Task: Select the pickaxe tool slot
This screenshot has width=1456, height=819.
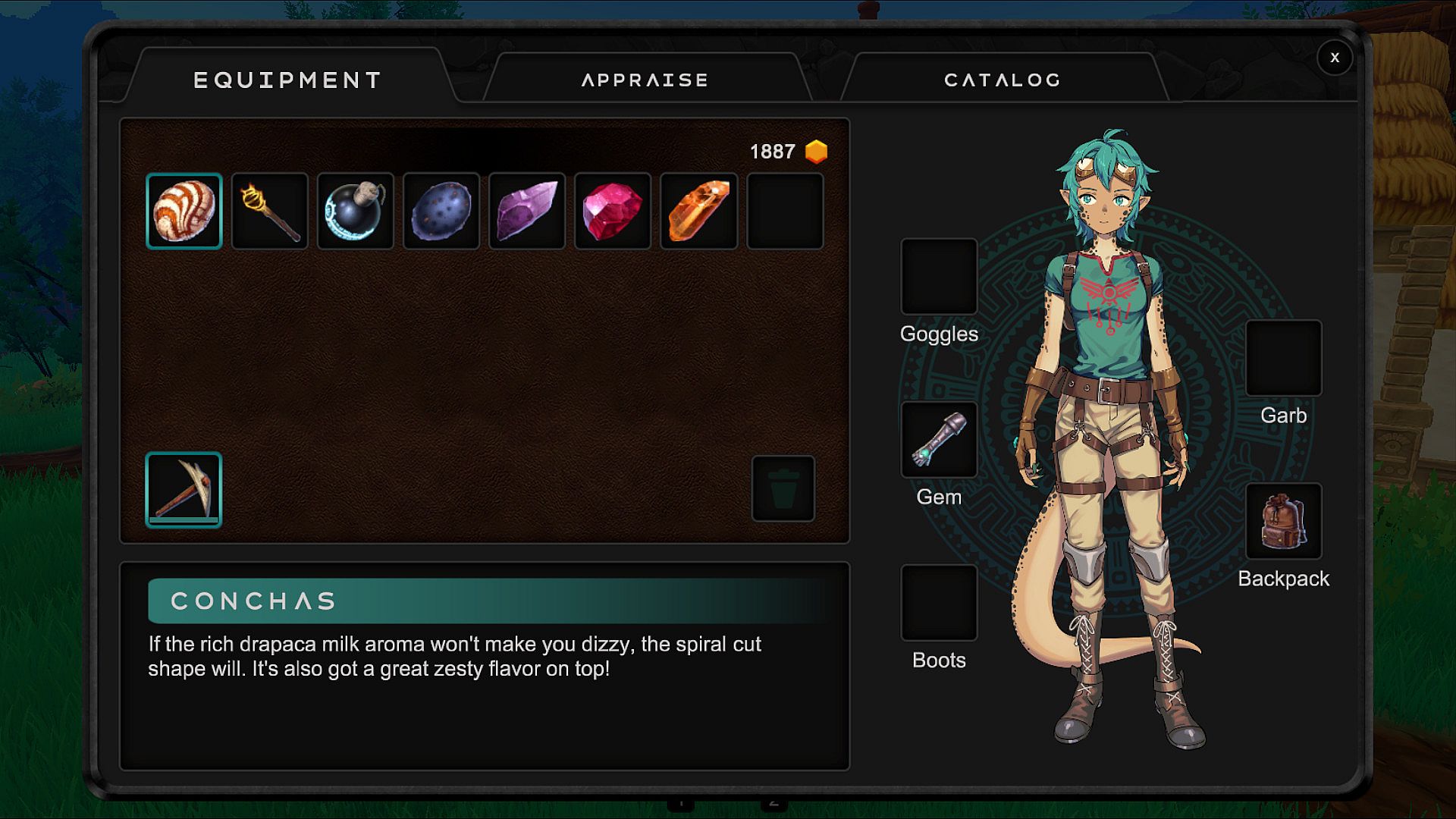Action: point(184,489)
